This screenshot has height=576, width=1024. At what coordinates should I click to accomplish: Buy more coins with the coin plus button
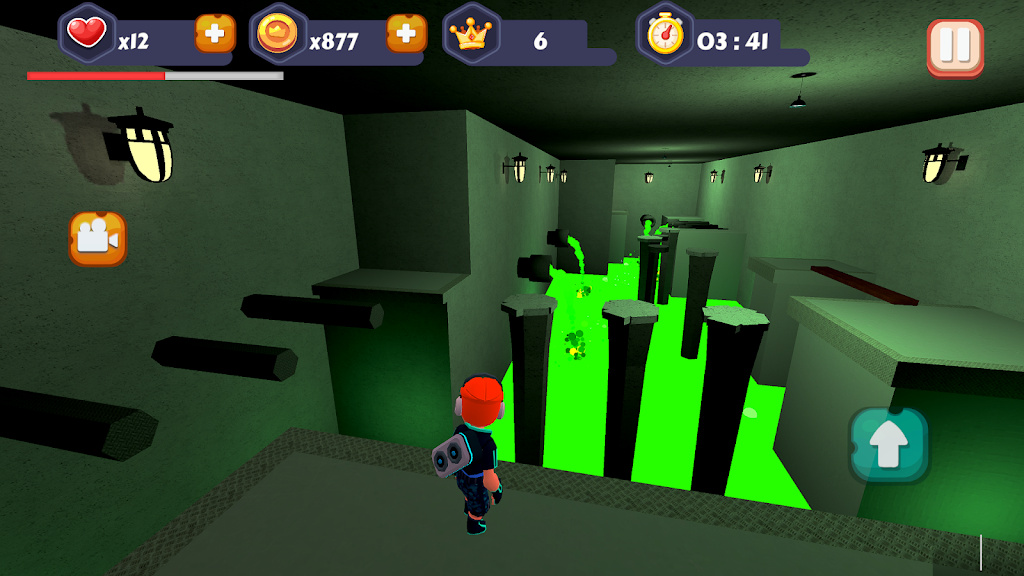click(406, 34)
